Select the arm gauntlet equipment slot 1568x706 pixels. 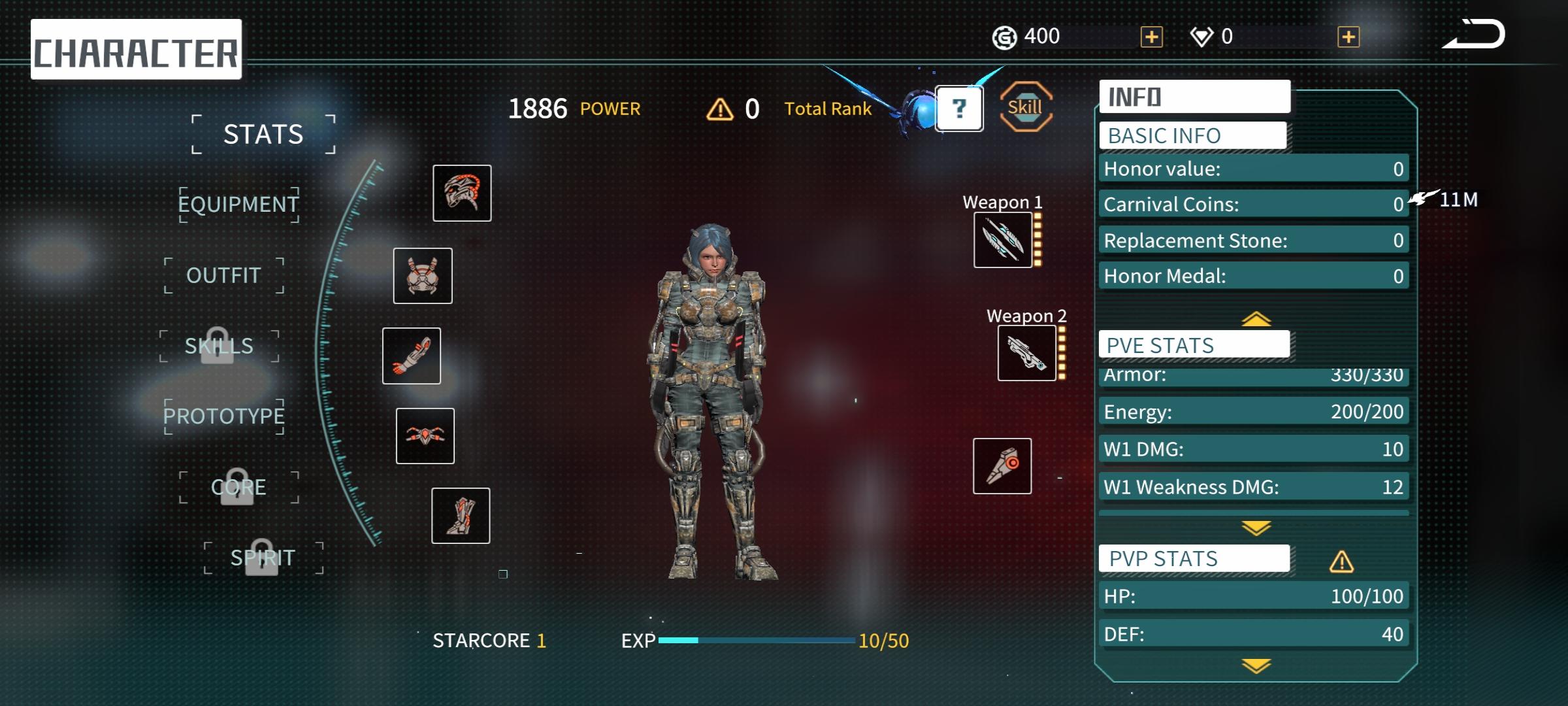[412, 356]
